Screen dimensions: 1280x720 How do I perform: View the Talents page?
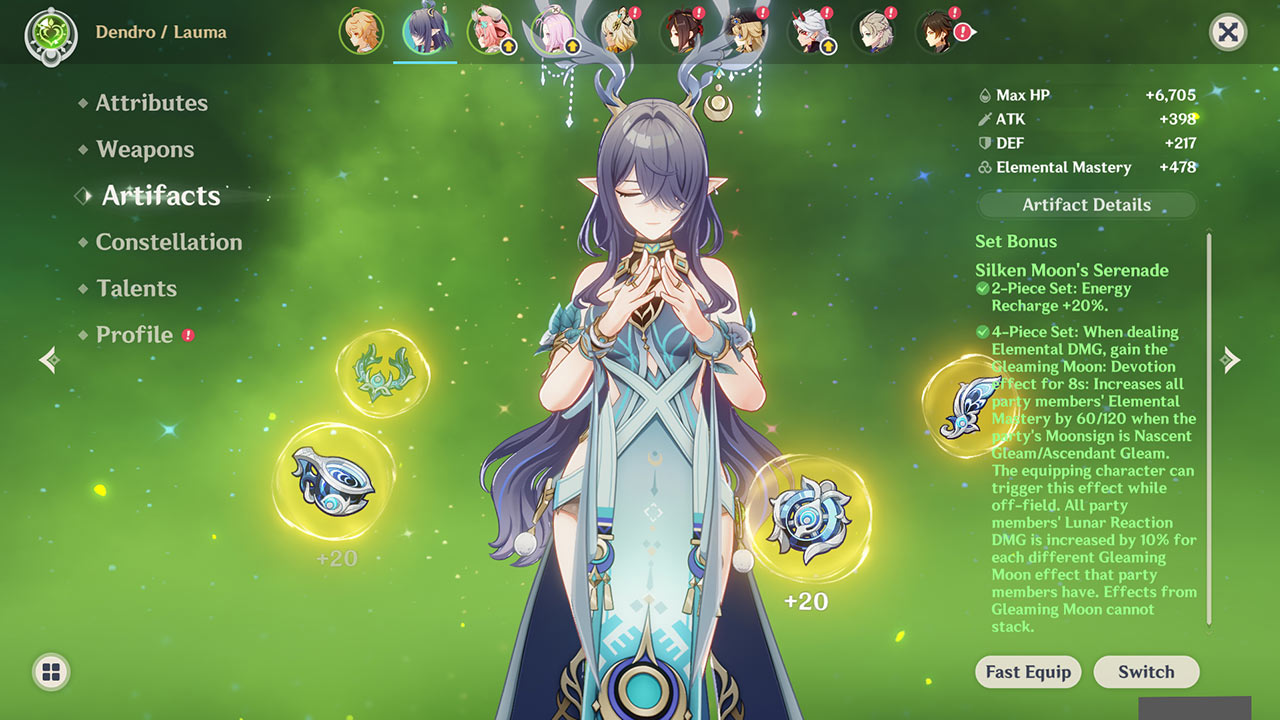coord(136,289)
